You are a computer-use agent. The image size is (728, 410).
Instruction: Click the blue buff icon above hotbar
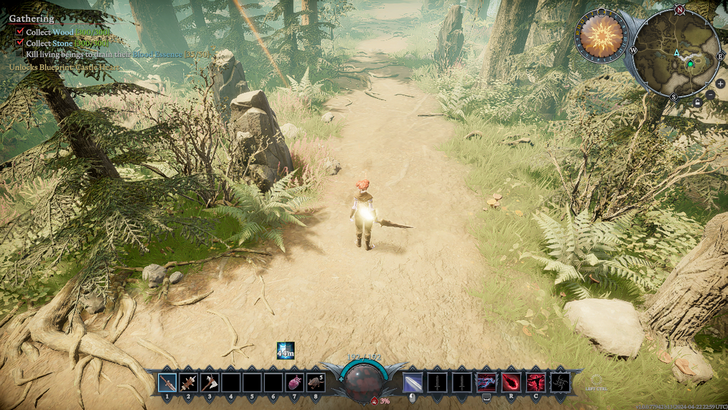pyautogui.click(x=286, y=351)
